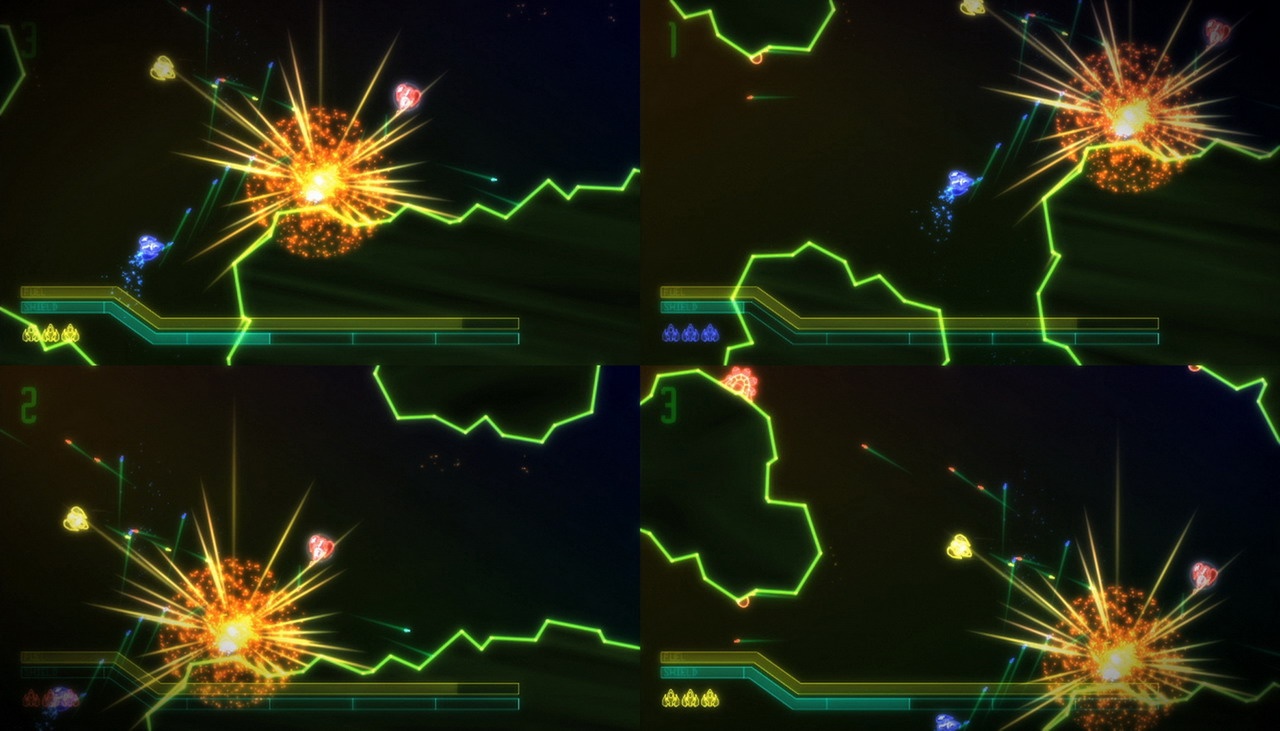Viewport: 1280px width, 731px height.
Task: Select the yellow player ship in the top-left quadrant
Action: [x=162, y=67]
